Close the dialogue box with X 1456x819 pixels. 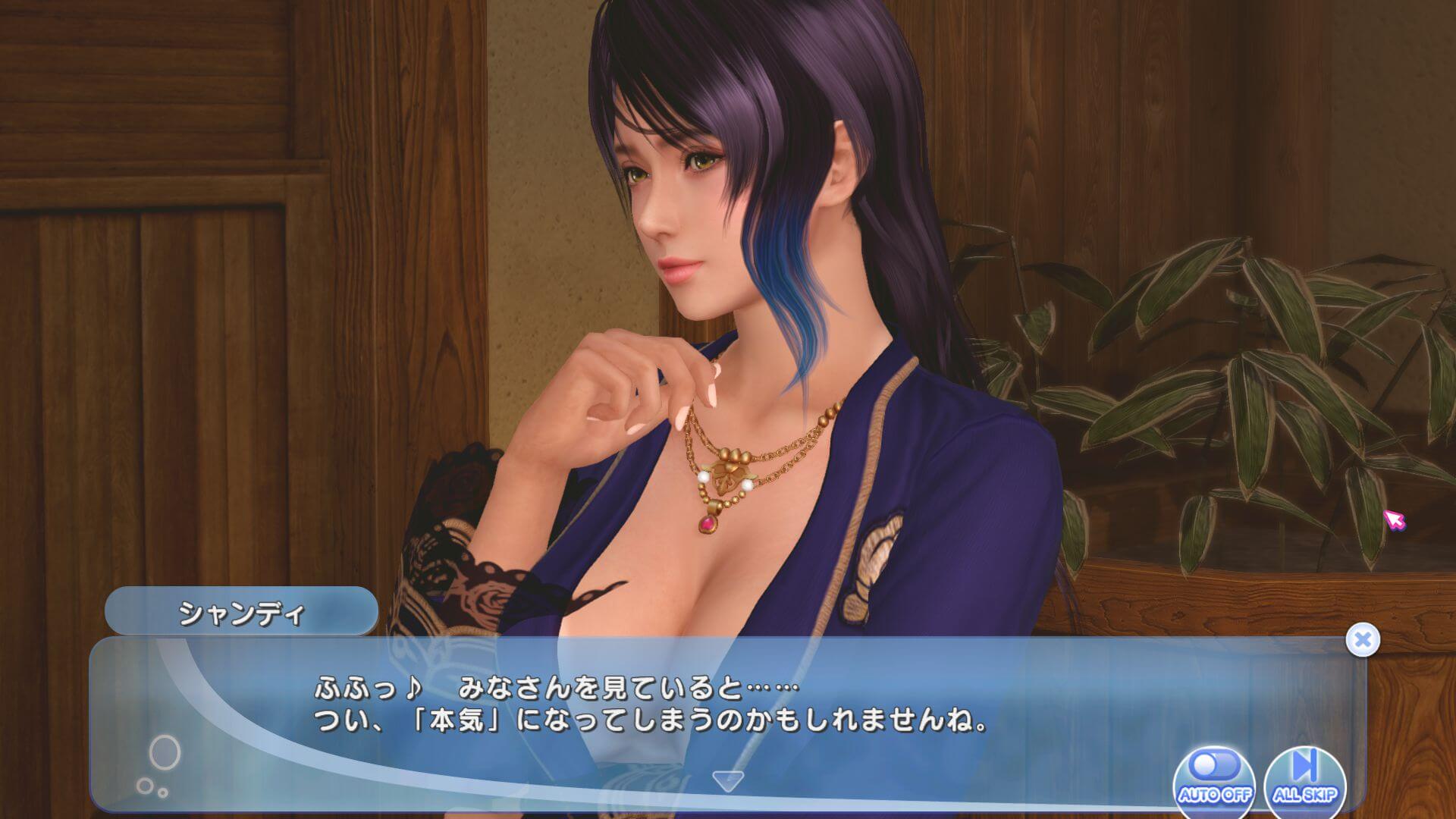pyautogui.click(x=1363, y=640)
